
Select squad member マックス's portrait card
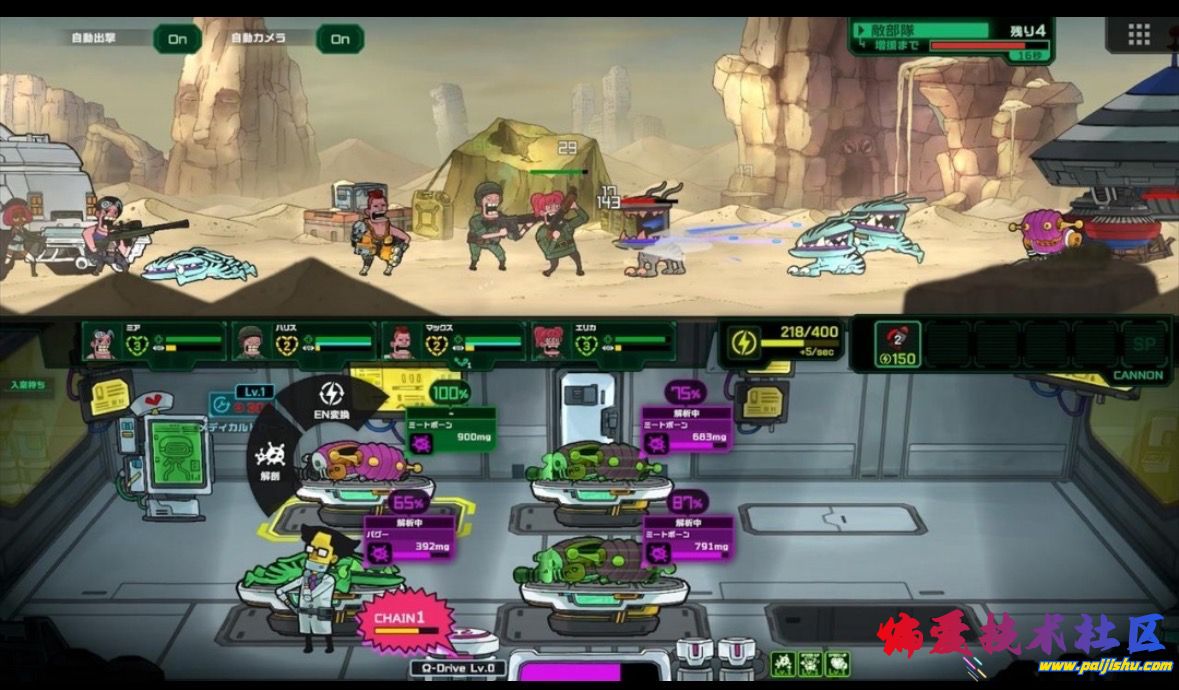[454, 341]
